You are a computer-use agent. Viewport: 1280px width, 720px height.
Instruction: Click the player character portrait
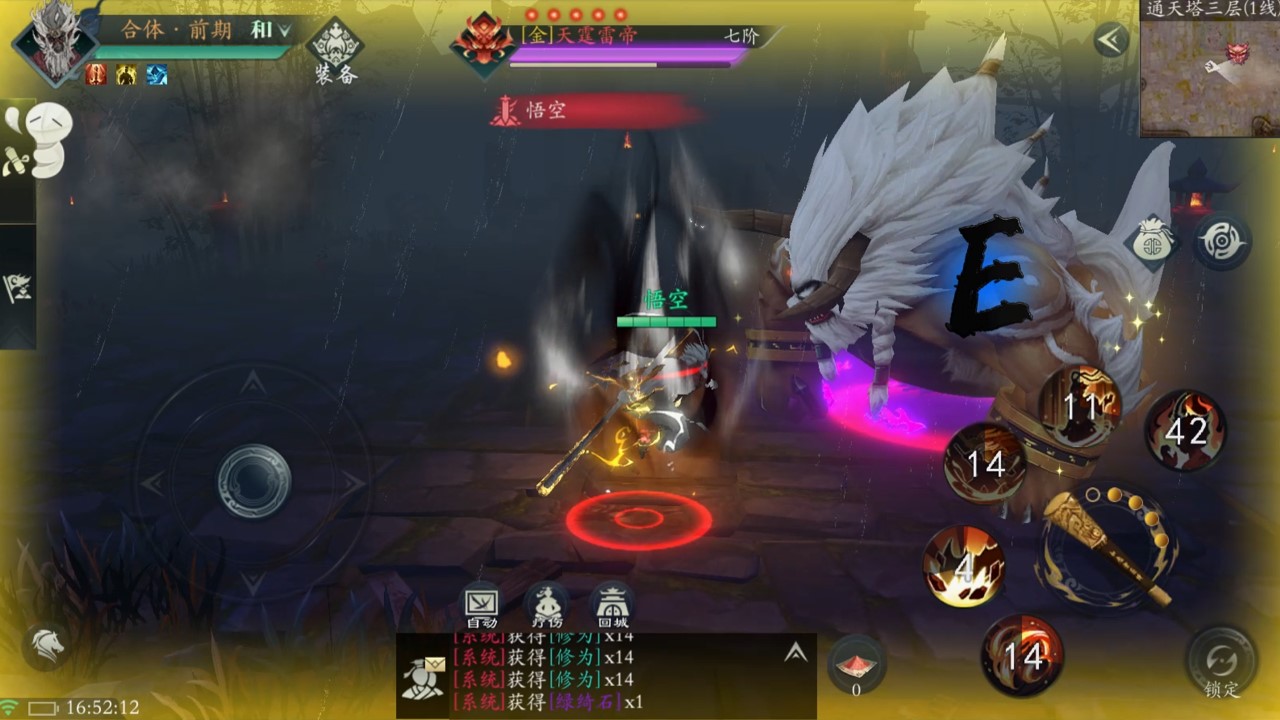[x=54, y=40]
